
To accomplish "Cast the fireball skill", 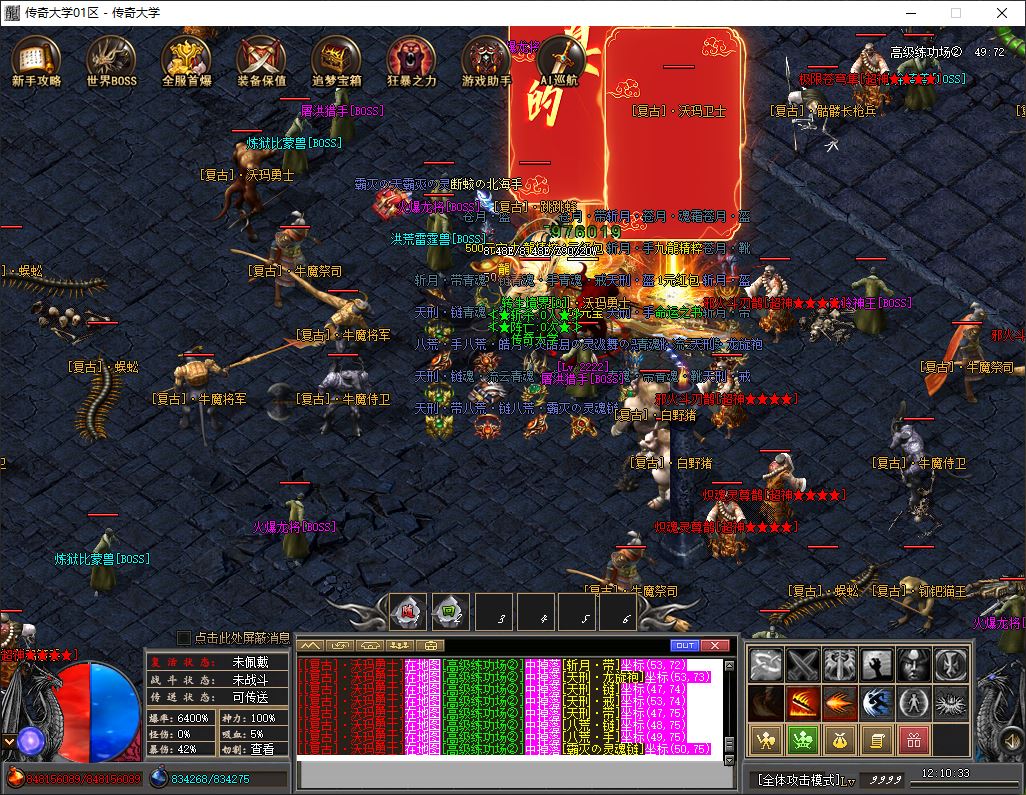I will pyautogui.click(x=839, y=702).
